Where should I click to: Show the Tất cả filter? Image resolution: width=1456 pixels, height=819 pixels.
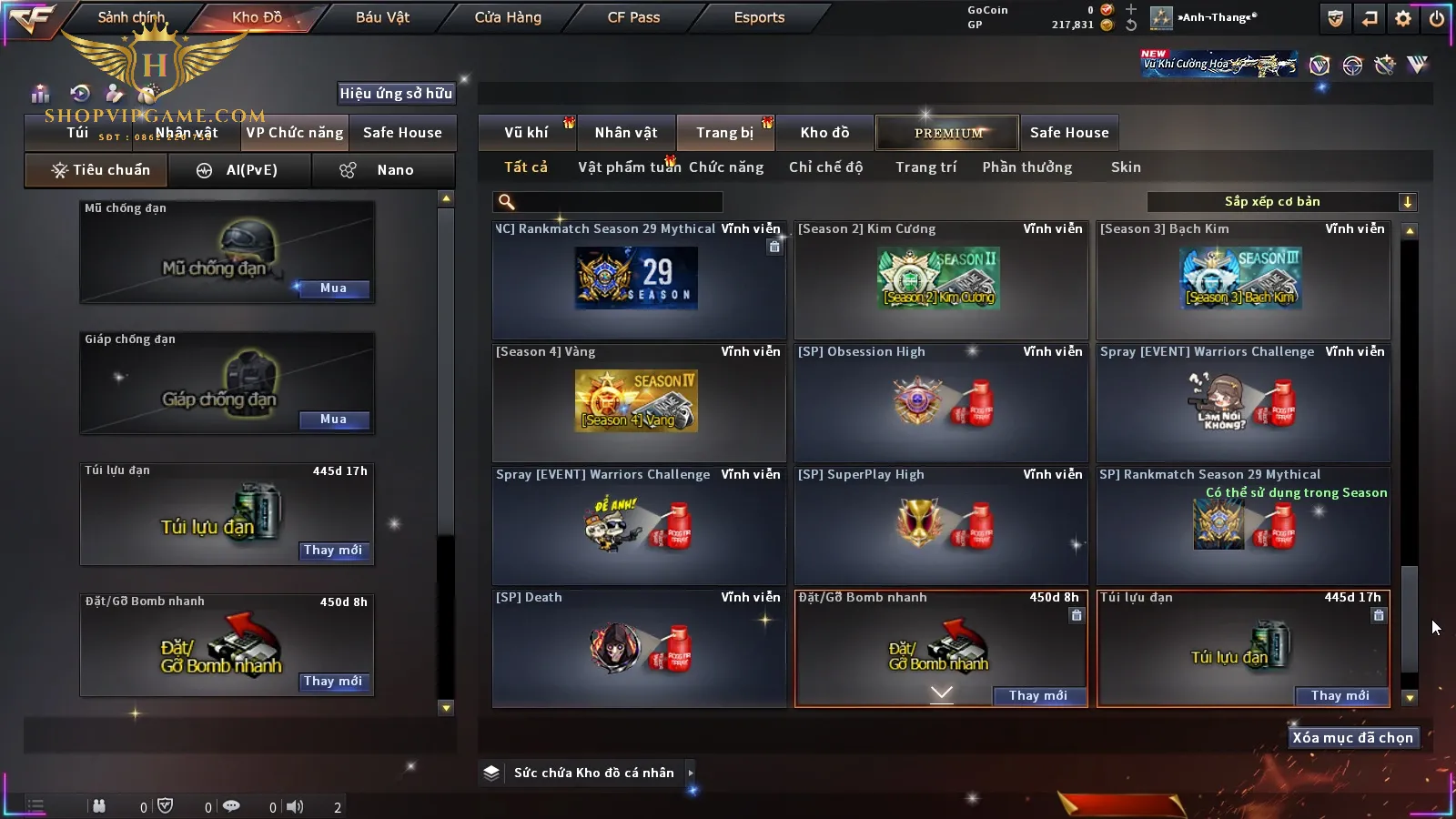pos(526,167)
